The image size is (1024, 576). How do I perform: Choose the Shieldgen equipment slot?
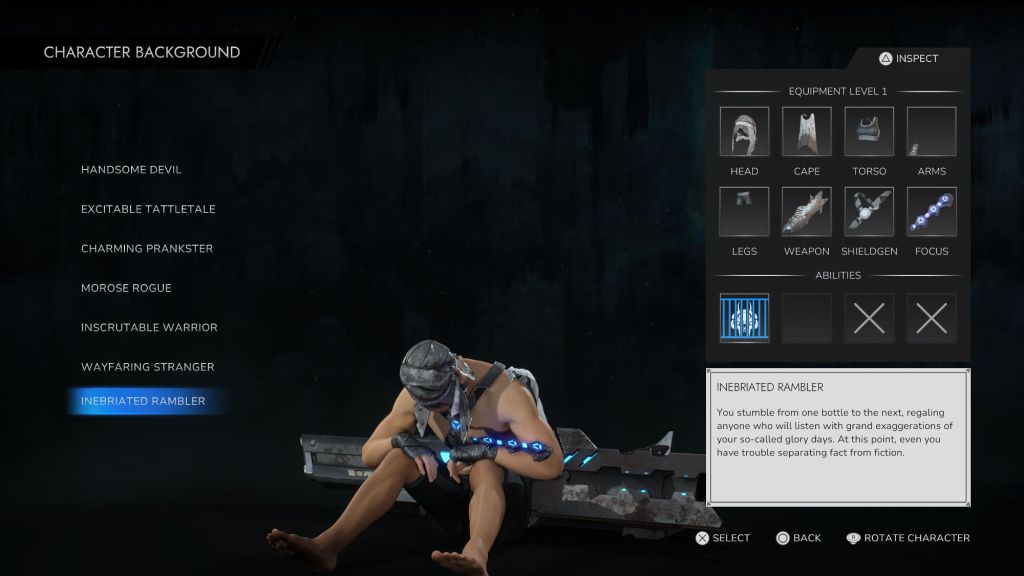869,212
